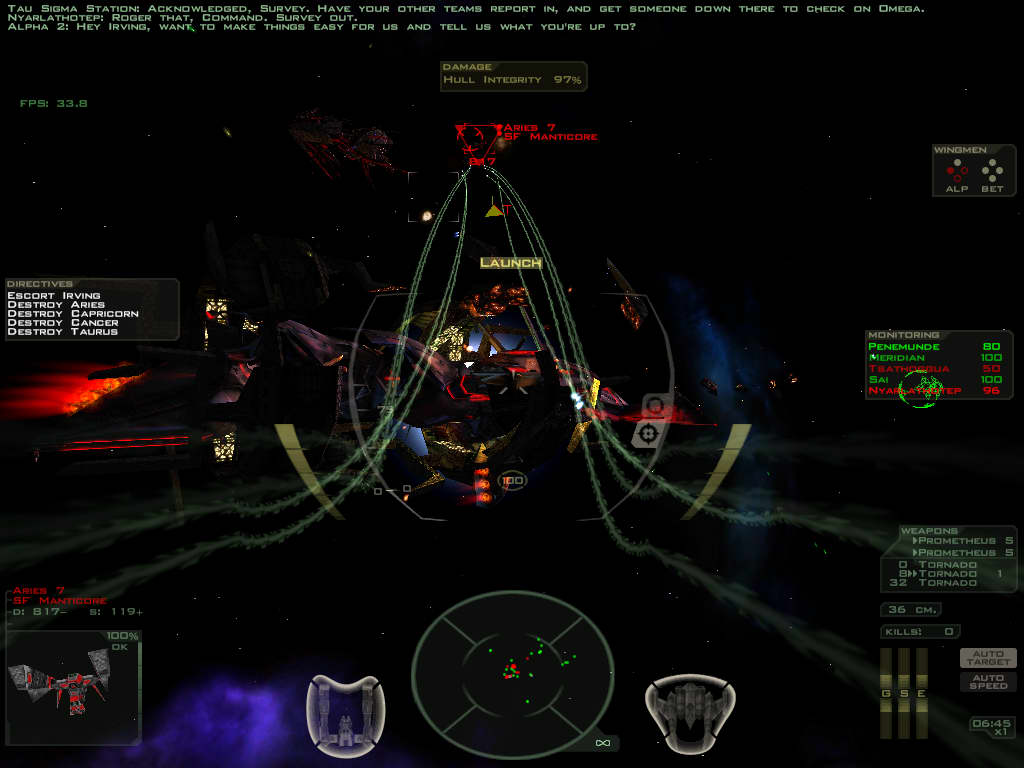Adjust the E engine energy gauge
This screenshot has height=768, width=1024.
921,694
